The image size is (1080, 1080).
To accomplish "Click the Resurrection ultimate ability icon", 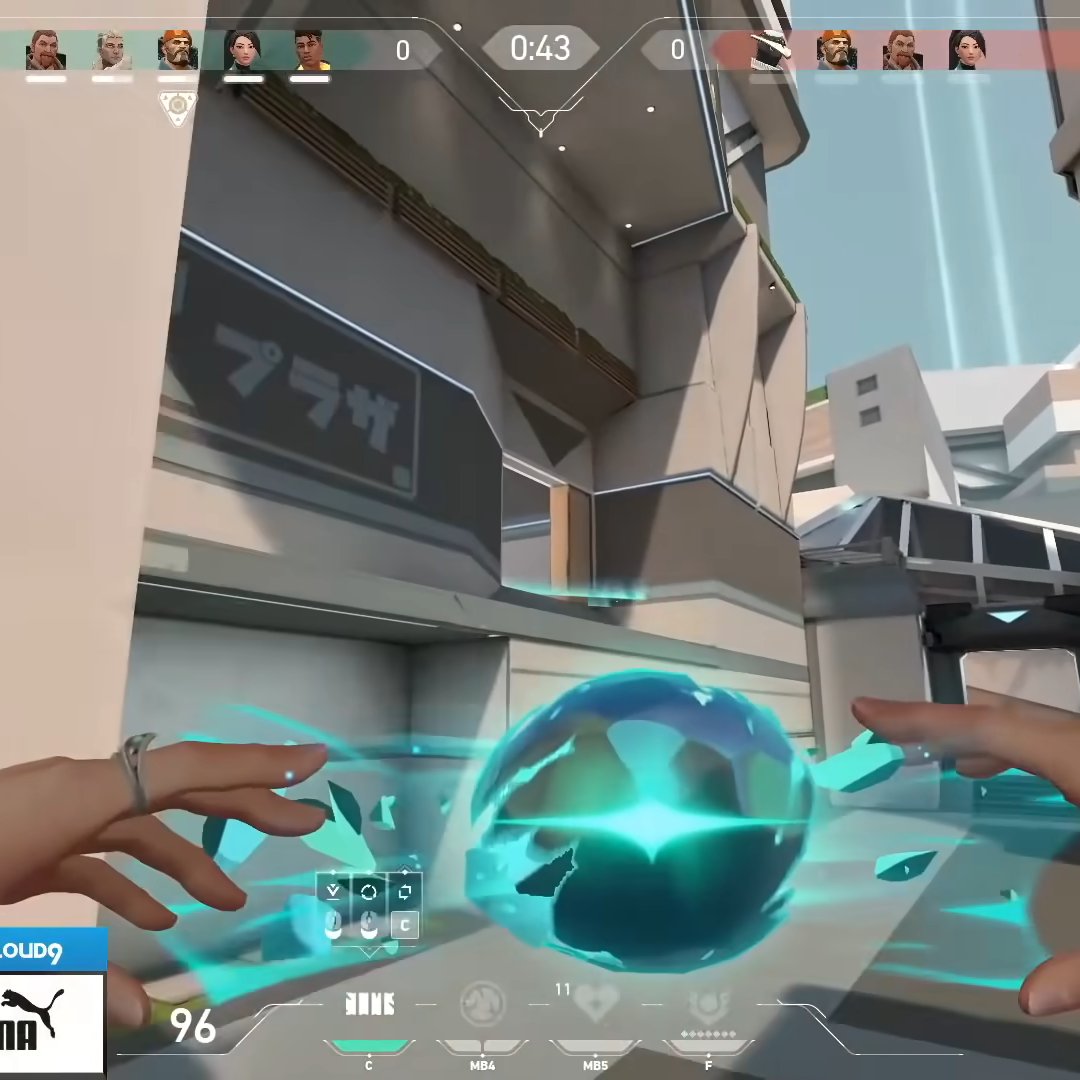I will (707, 1002).
